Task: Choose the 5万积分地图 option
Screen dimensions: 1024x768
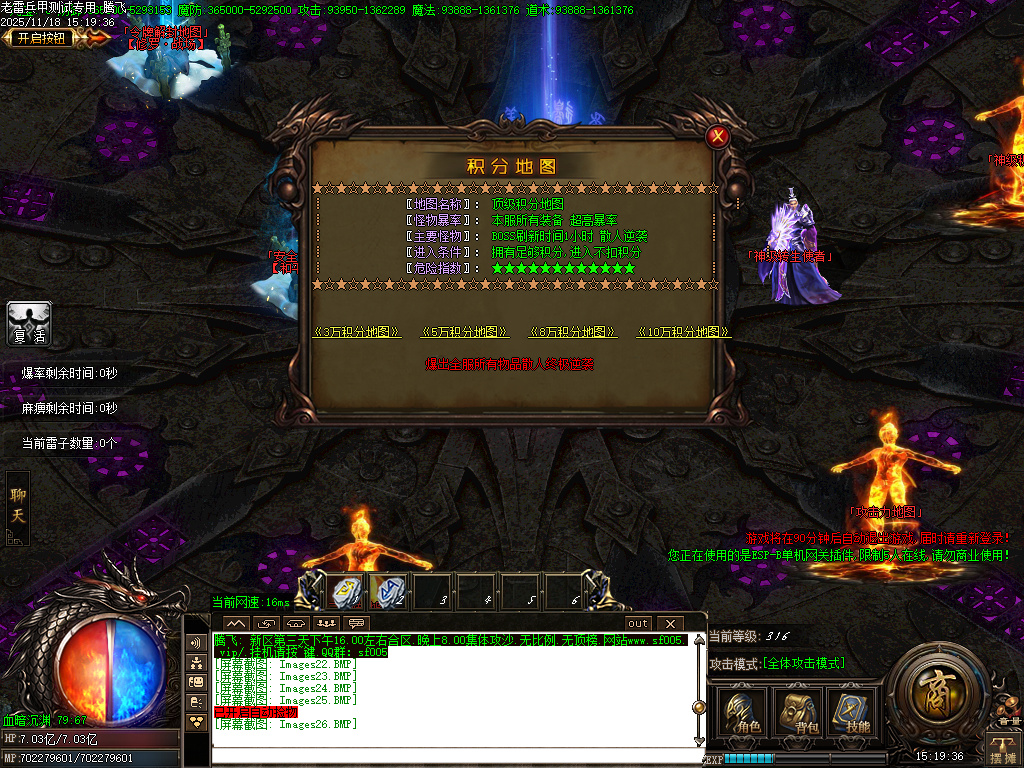Action: coord(464,332)
